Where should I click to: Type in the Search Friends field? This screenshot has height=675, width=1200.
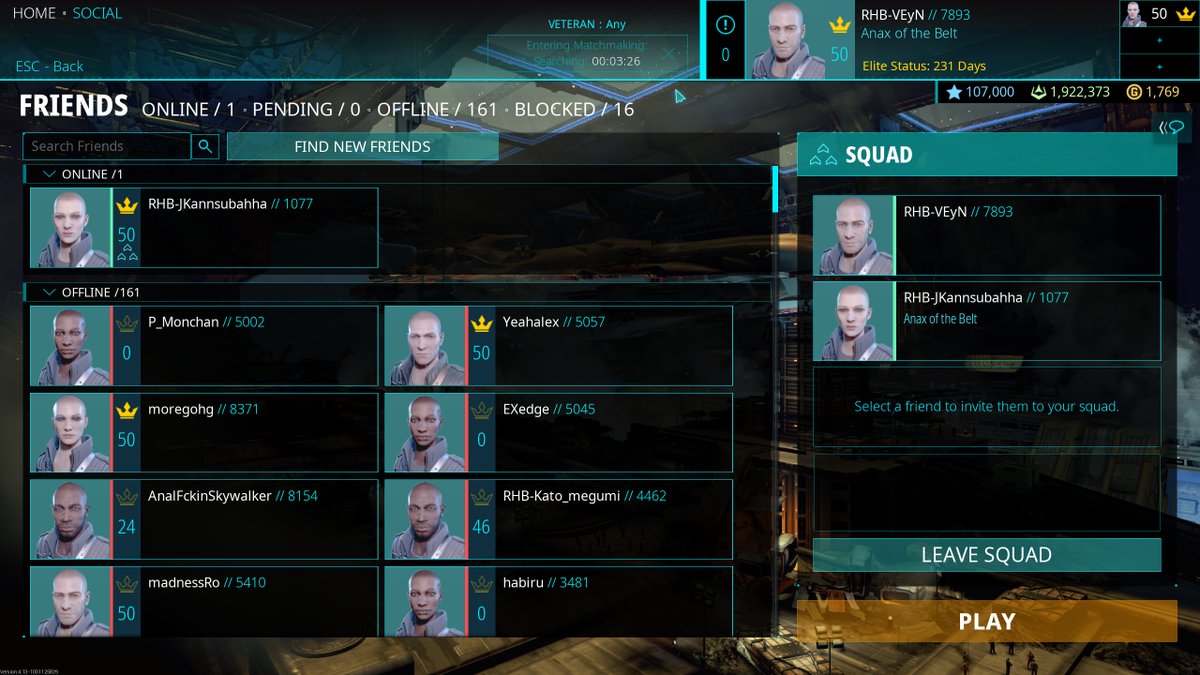click(x=107, y=146)
